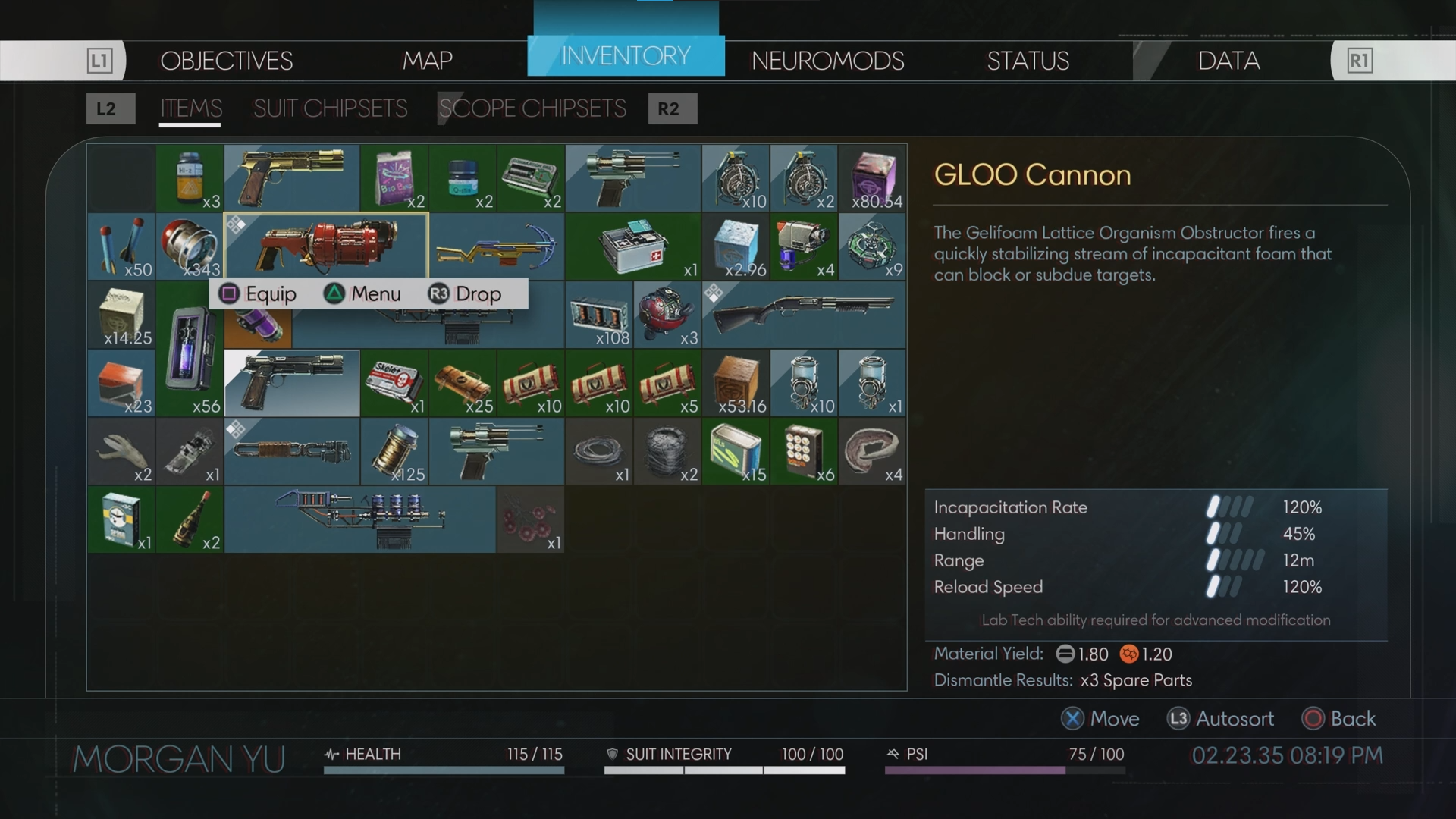Viewport: 1456px width, 819px height.
Task: Click the Equip option in popup
Action: [258, 294]
